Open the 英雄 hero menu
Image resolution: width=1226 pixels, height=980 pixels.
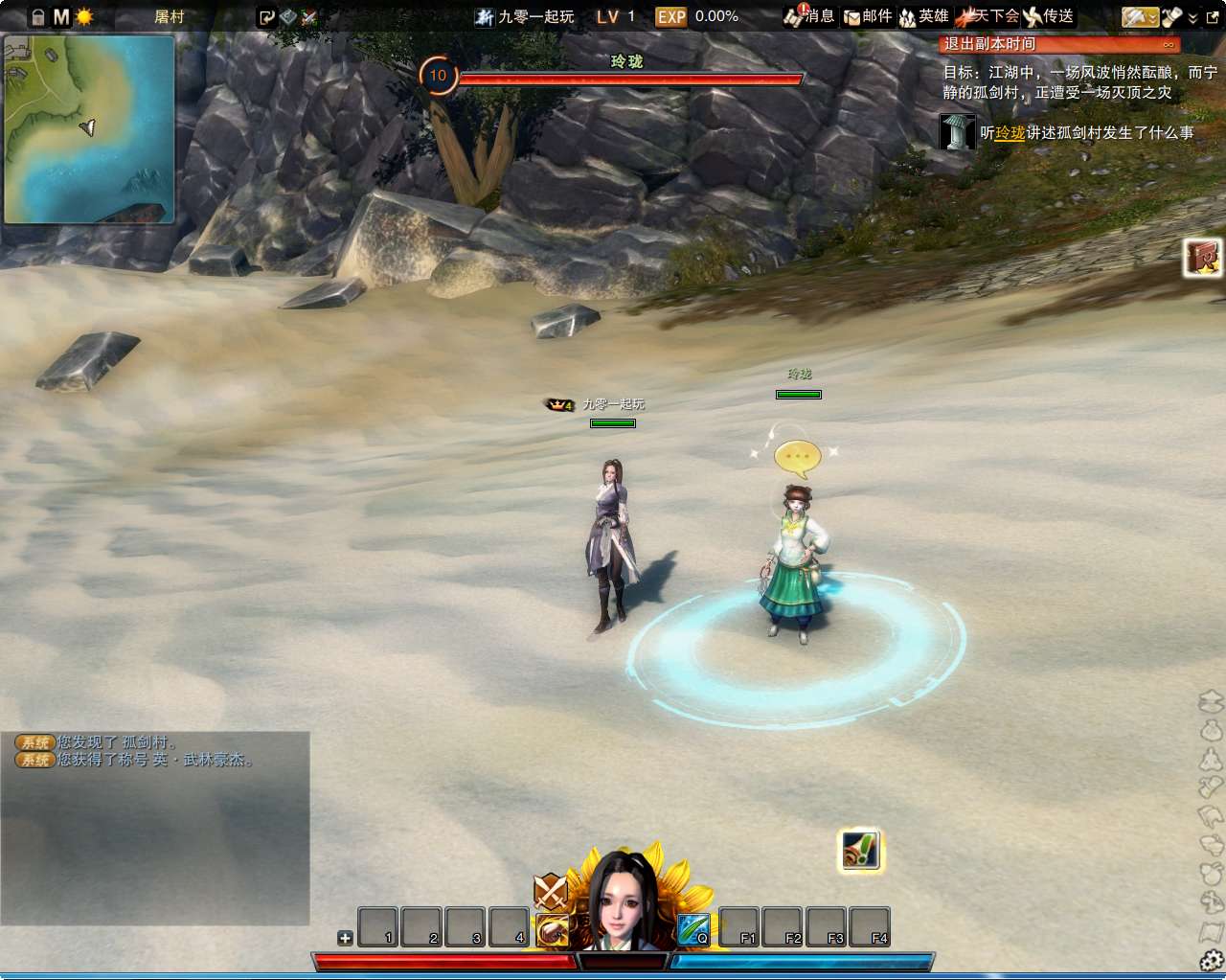pos(923,16)
